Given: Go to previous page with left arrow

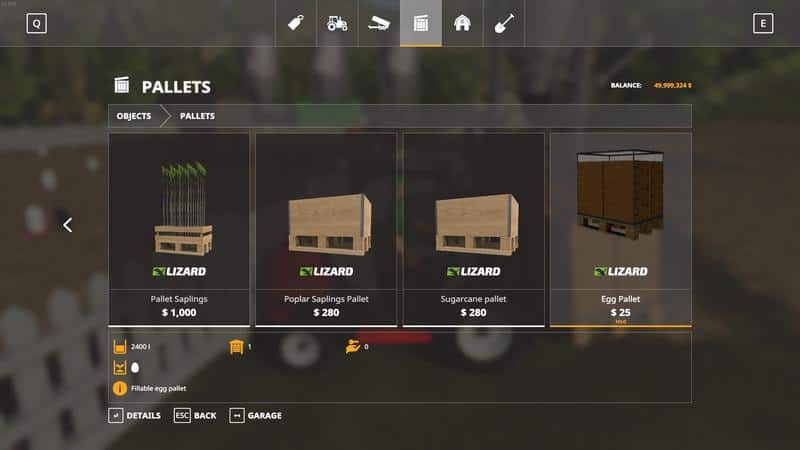Looking at the screenshot, I should pos(68,225).
